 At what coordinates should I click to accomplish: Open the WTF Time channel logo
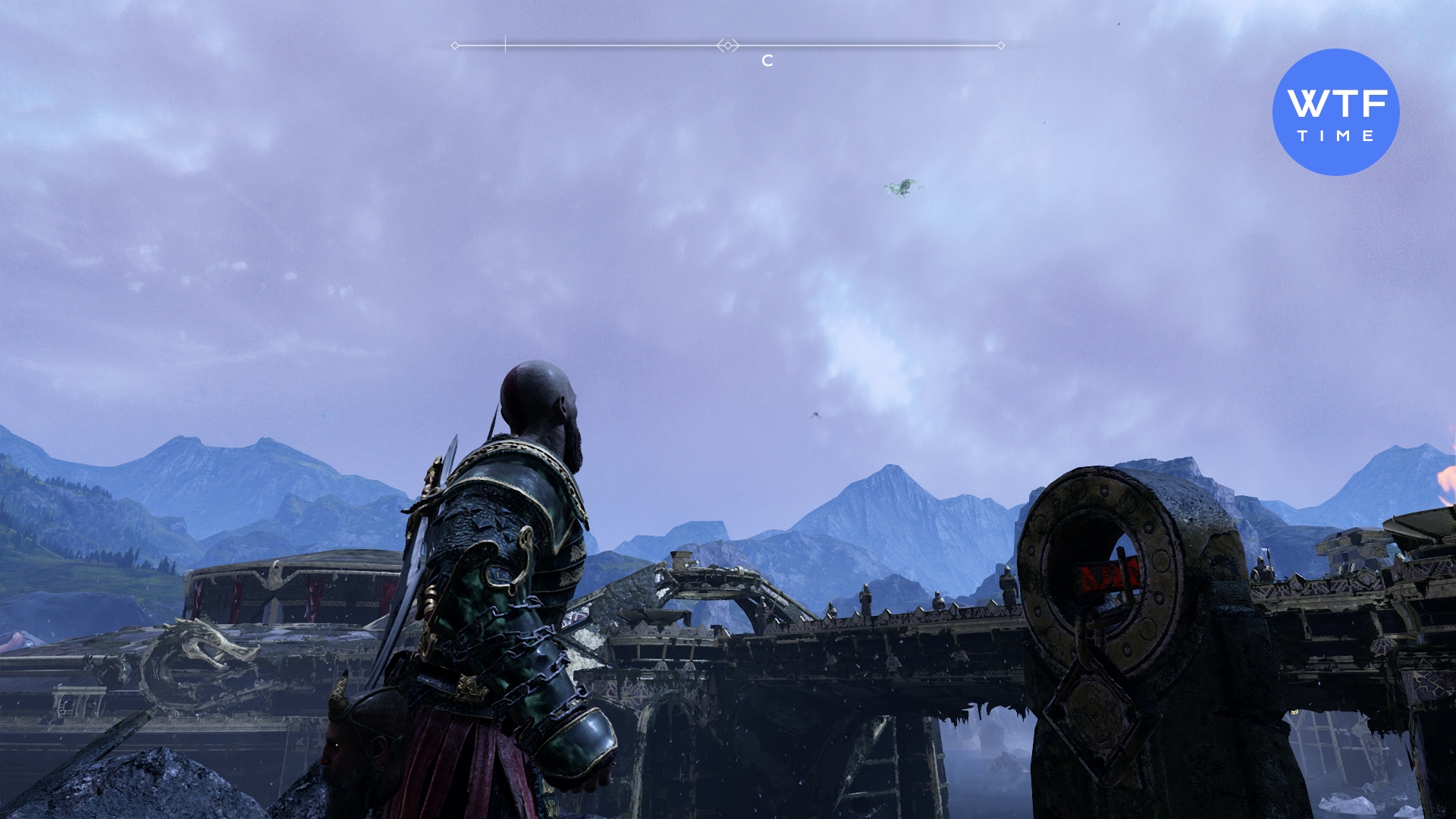coord(1335,112)
